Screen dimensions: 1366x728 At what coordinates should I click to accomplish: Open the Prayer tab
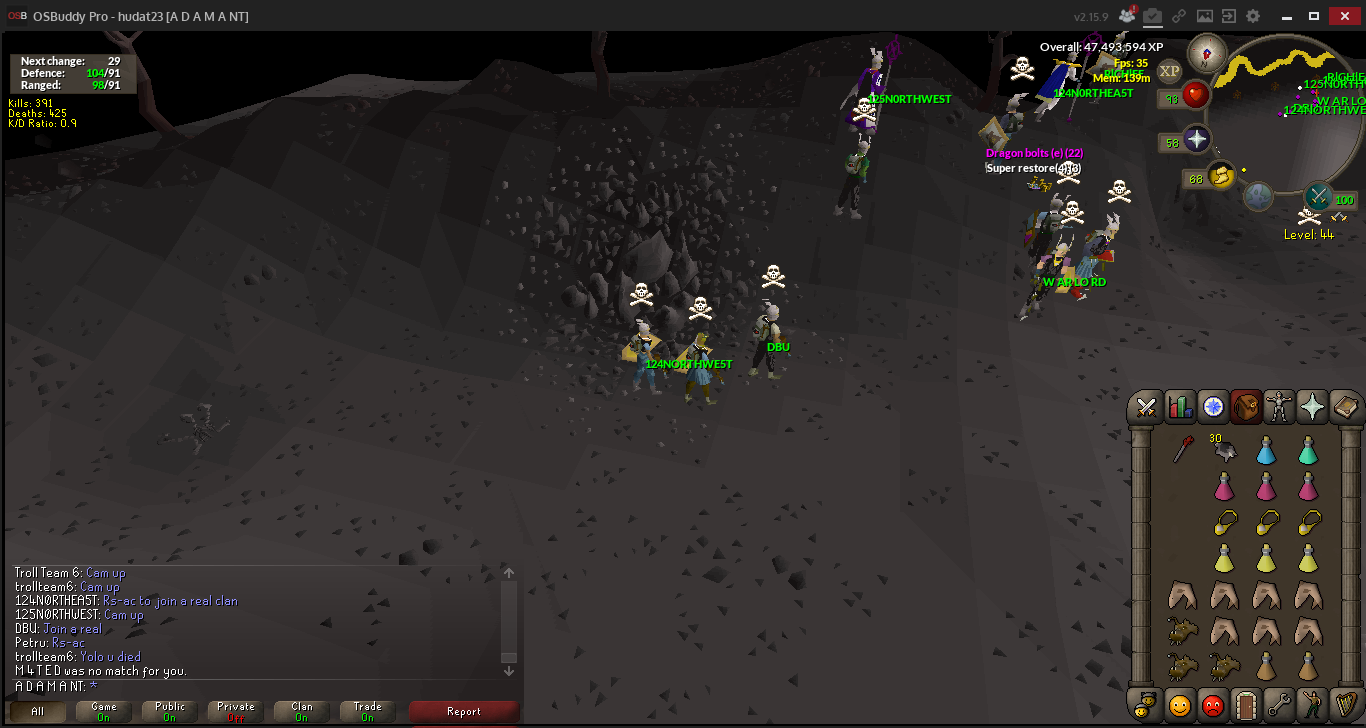pos(1313,407)
